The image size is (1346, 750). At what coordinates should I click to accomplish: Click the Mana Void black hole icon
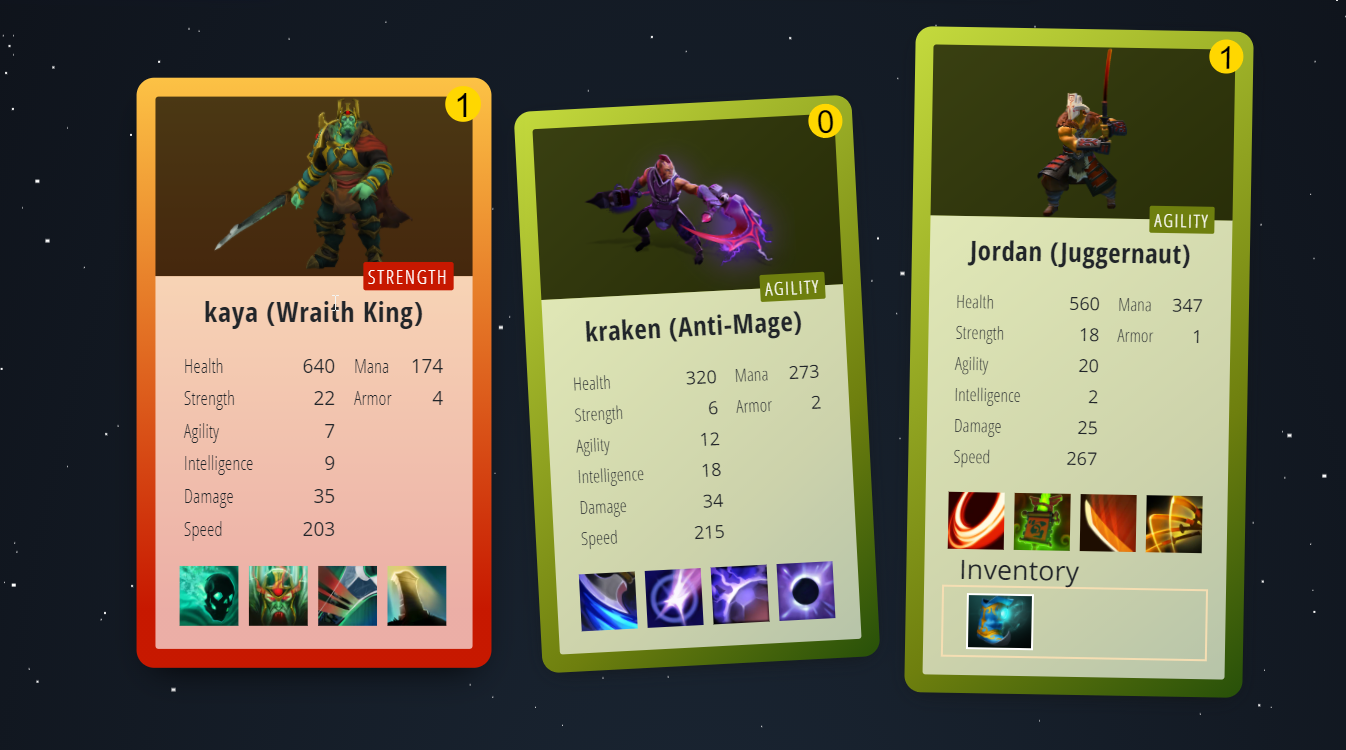805,590
